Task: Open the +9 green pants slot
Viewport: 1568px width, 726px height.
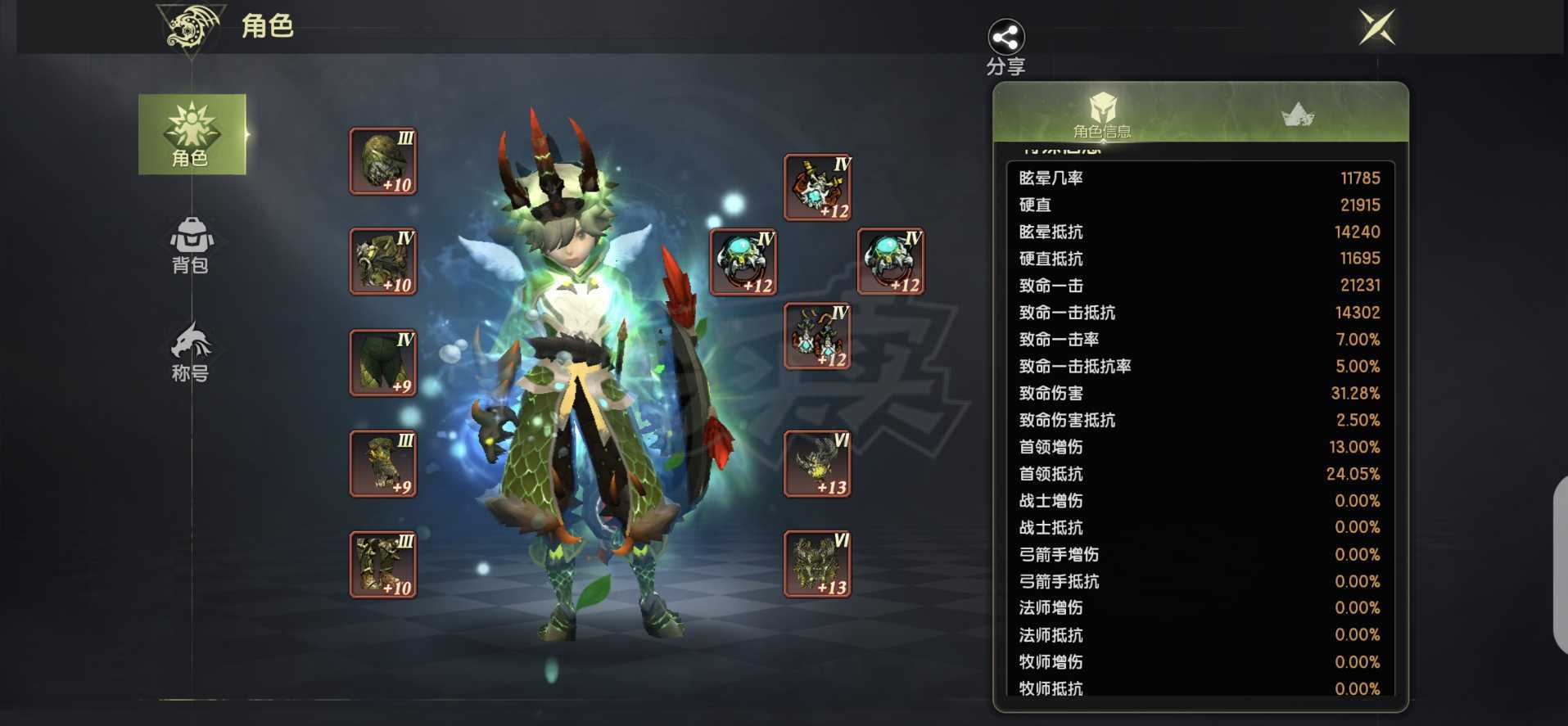Action: click(x=383, y=363)
